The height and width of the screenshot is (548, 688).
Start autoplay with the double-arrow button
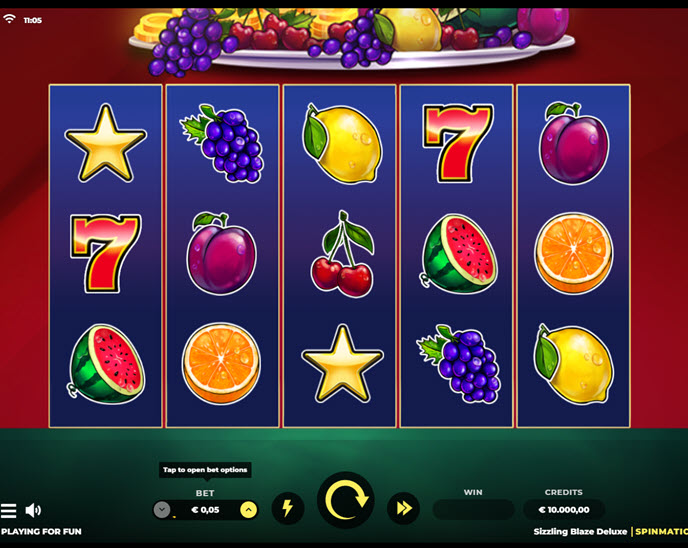(x=403, y=508)
